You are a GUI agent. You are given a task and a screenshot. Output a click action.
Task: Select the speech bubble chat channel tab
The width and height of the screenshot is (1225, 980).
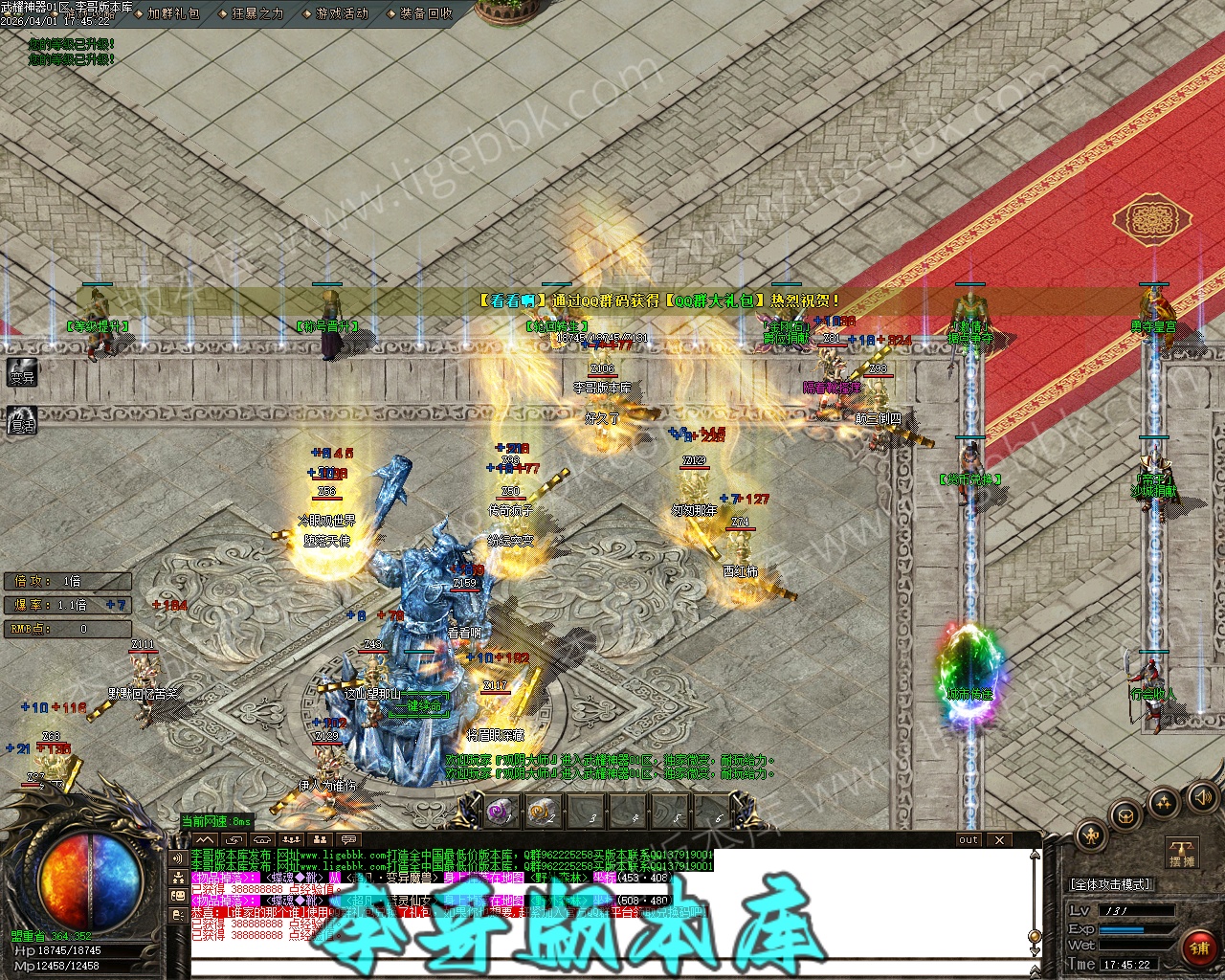pyautogui.click(x=348, y=840)
